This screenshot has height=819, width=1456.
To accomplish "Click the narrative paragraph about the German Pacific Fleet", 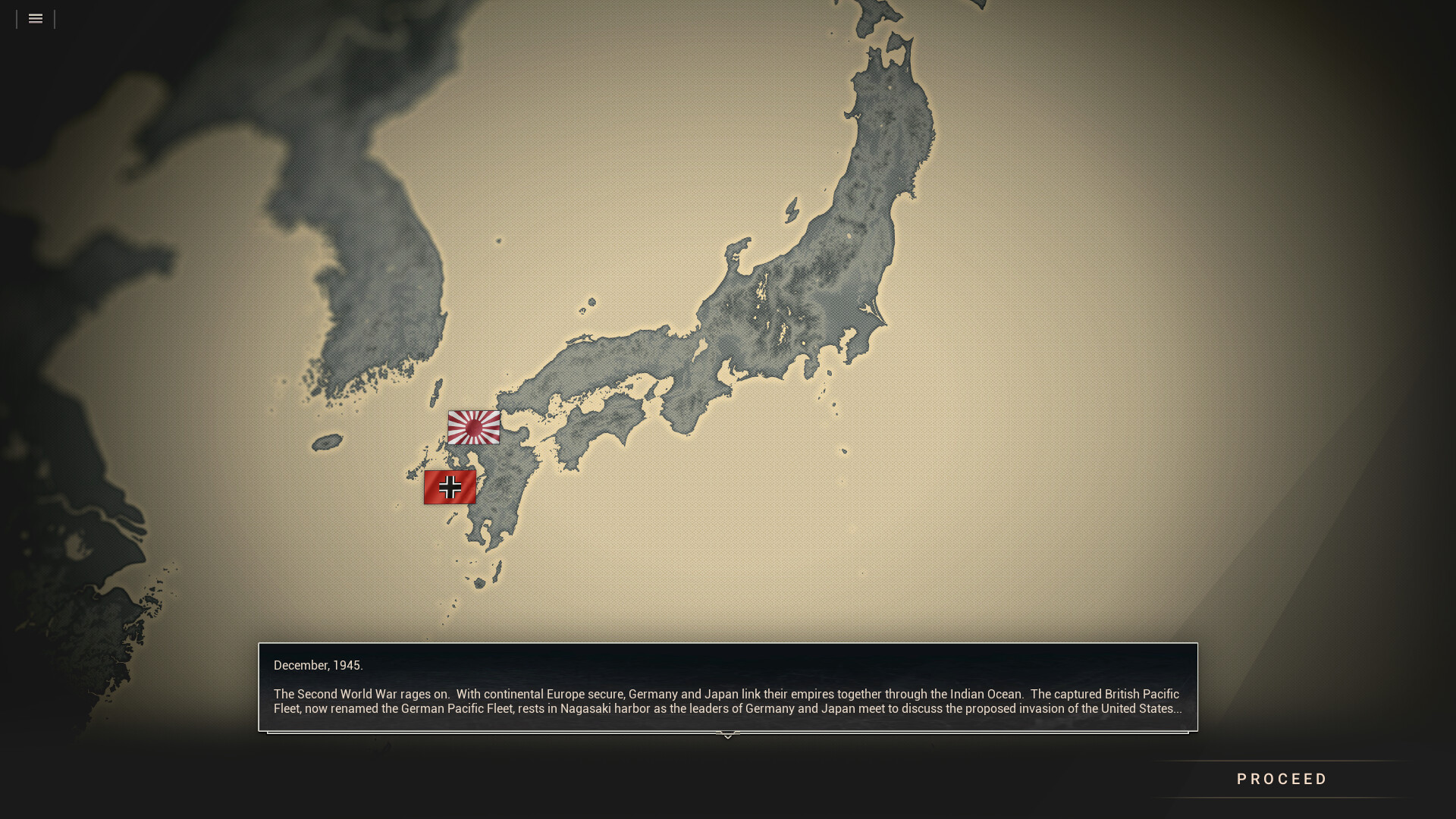I will tap(726, 701).
